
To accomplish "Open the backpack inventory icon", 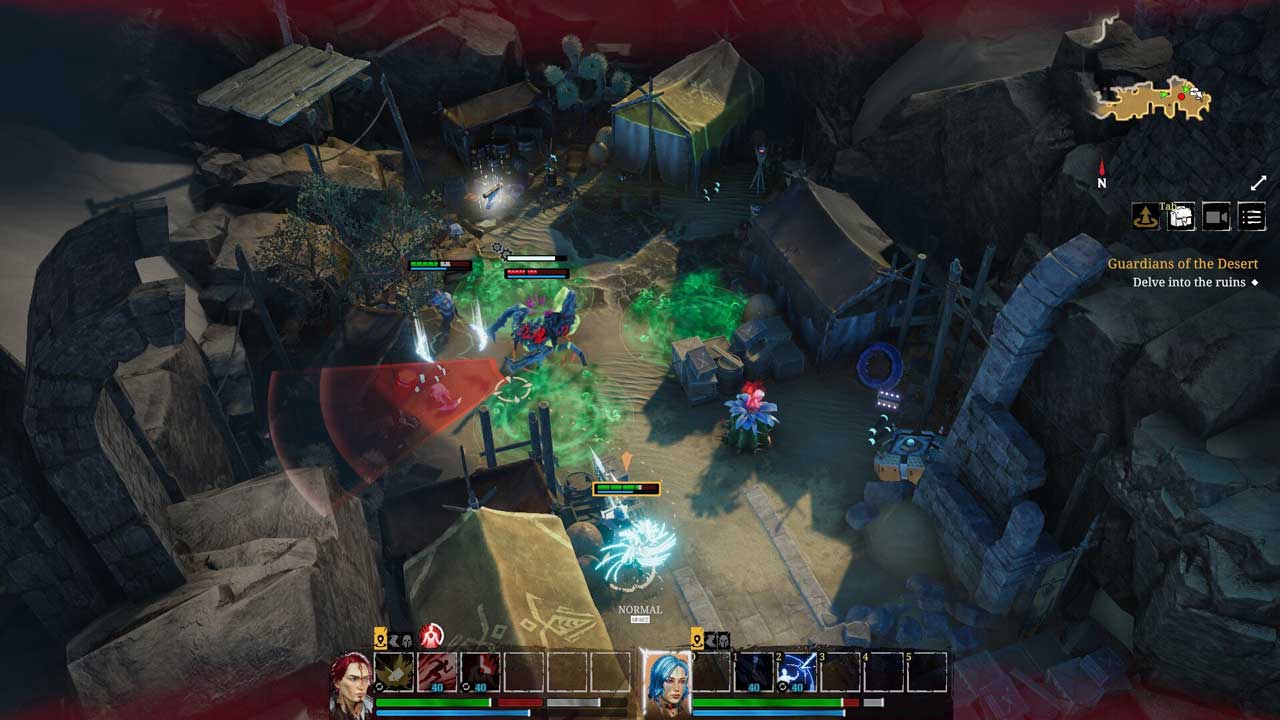I will pos(1181,216).
